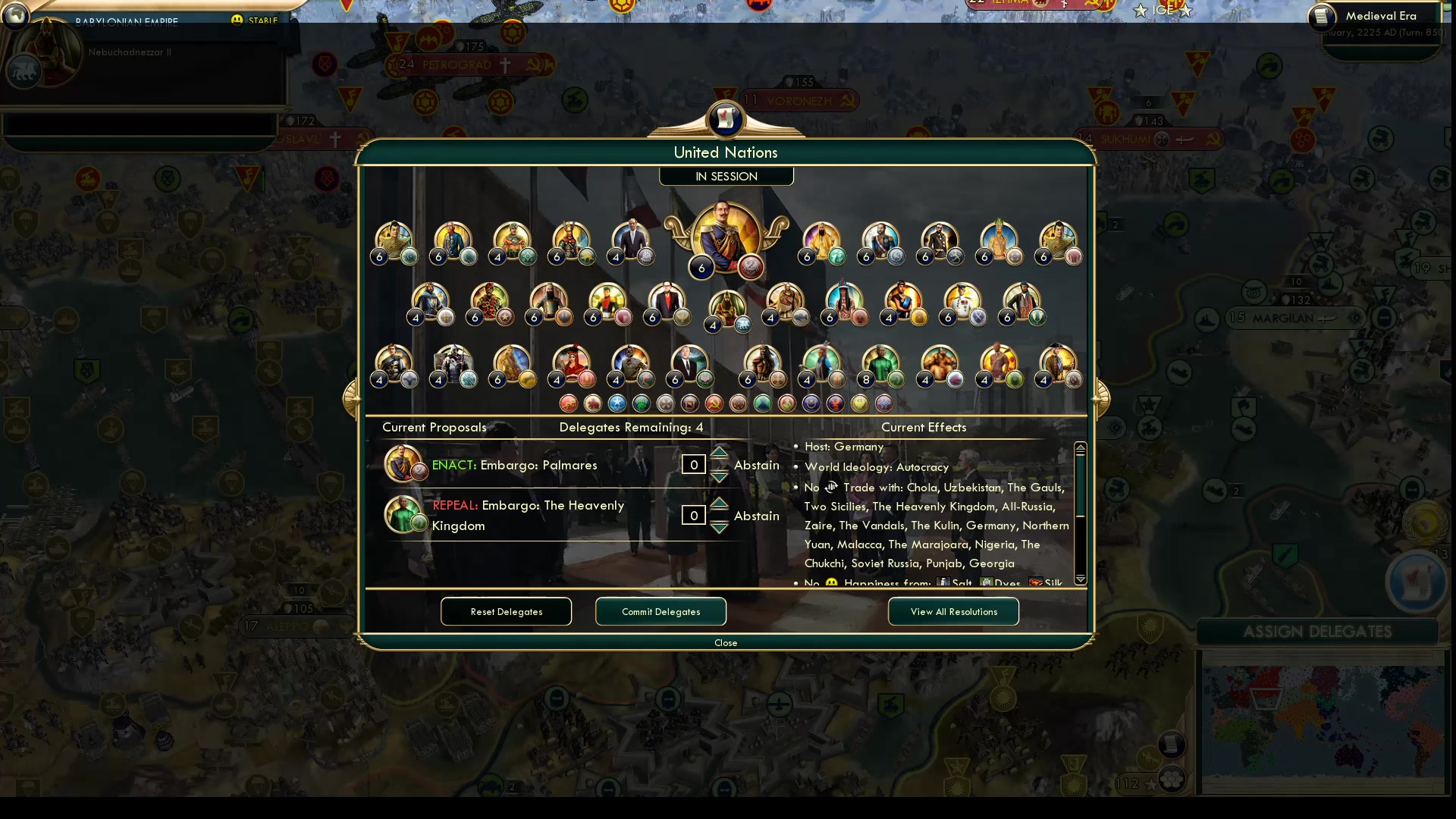Click the IGE star icon at screen top

coord(1142,11)
